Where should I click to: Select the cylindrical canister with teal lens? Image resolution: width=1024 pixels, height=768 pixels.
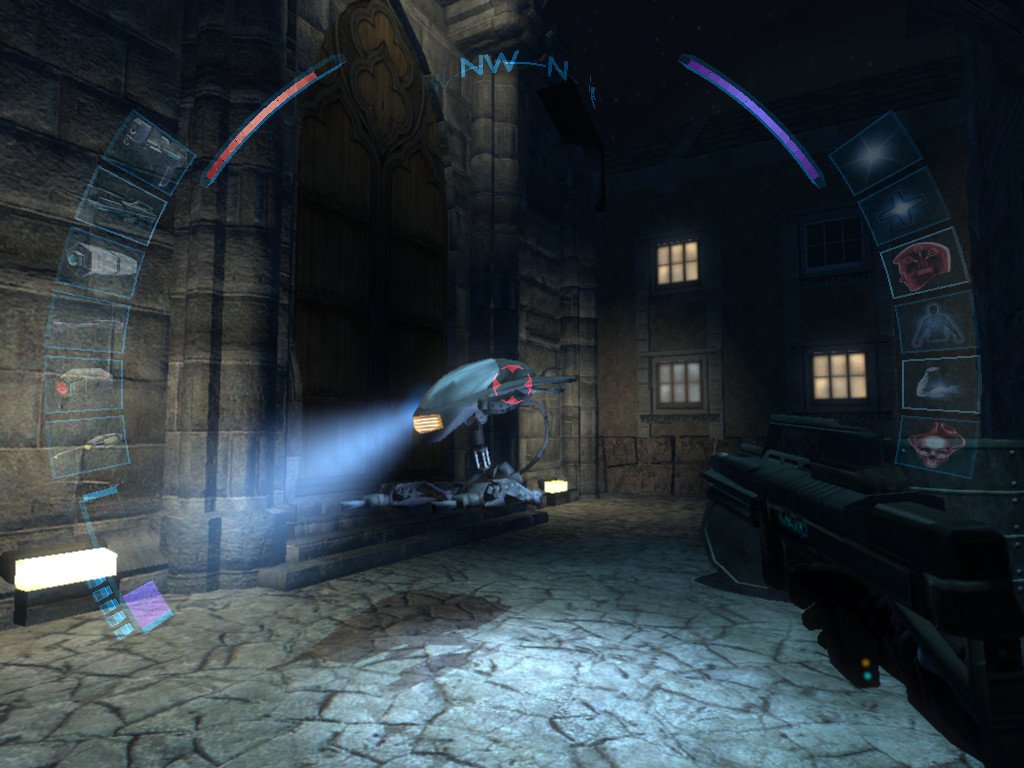99,262
